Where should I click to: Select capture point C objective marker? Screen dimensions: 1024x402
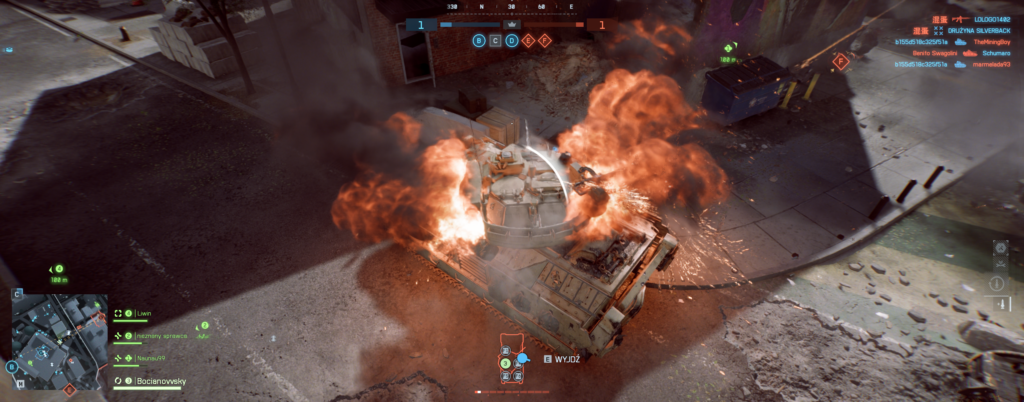pos(496,41)
